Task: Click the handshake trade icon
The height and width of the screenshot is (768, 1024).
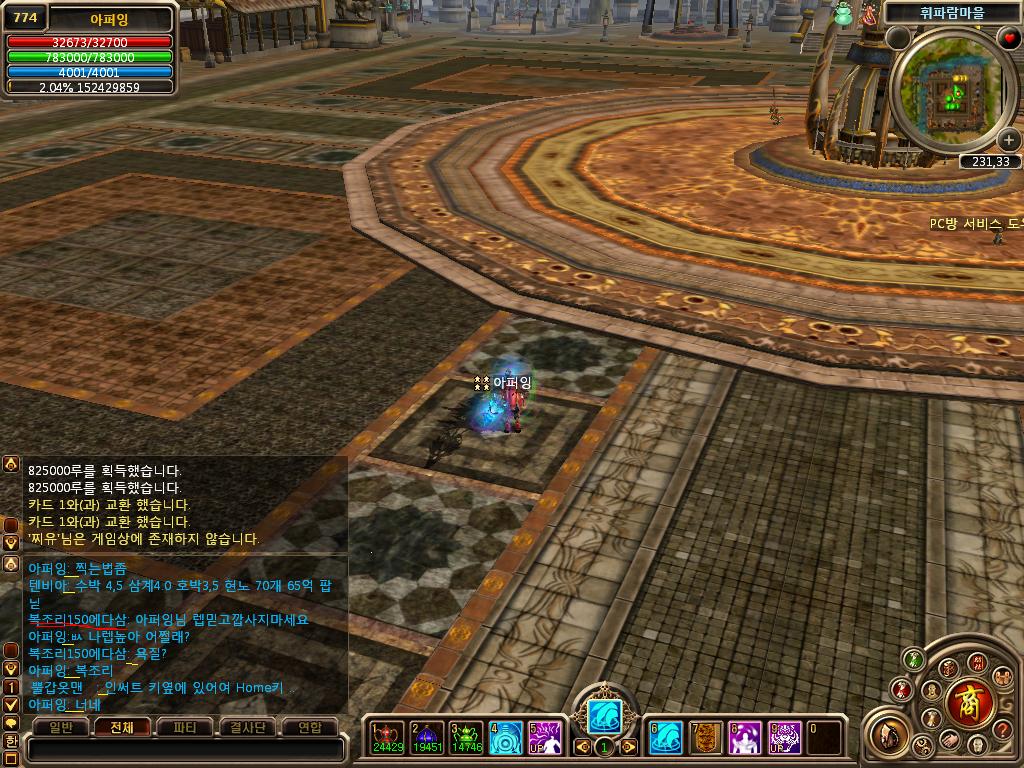Action: [x=952, y=741]
